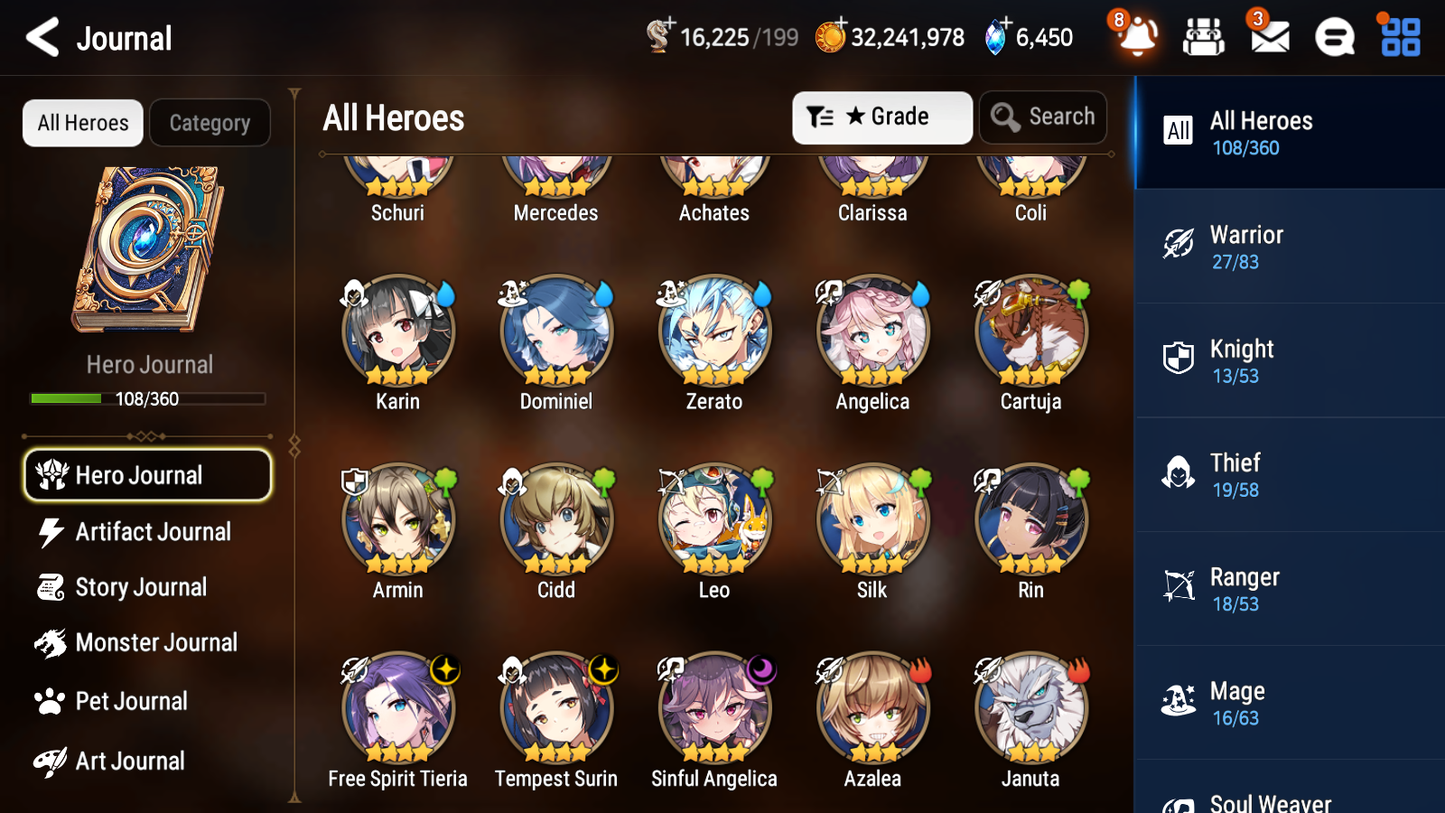View Sinful Angelica's hero portrait
Screen dimensions: 1445x813
pyautogui.click(x=714, y=707)
